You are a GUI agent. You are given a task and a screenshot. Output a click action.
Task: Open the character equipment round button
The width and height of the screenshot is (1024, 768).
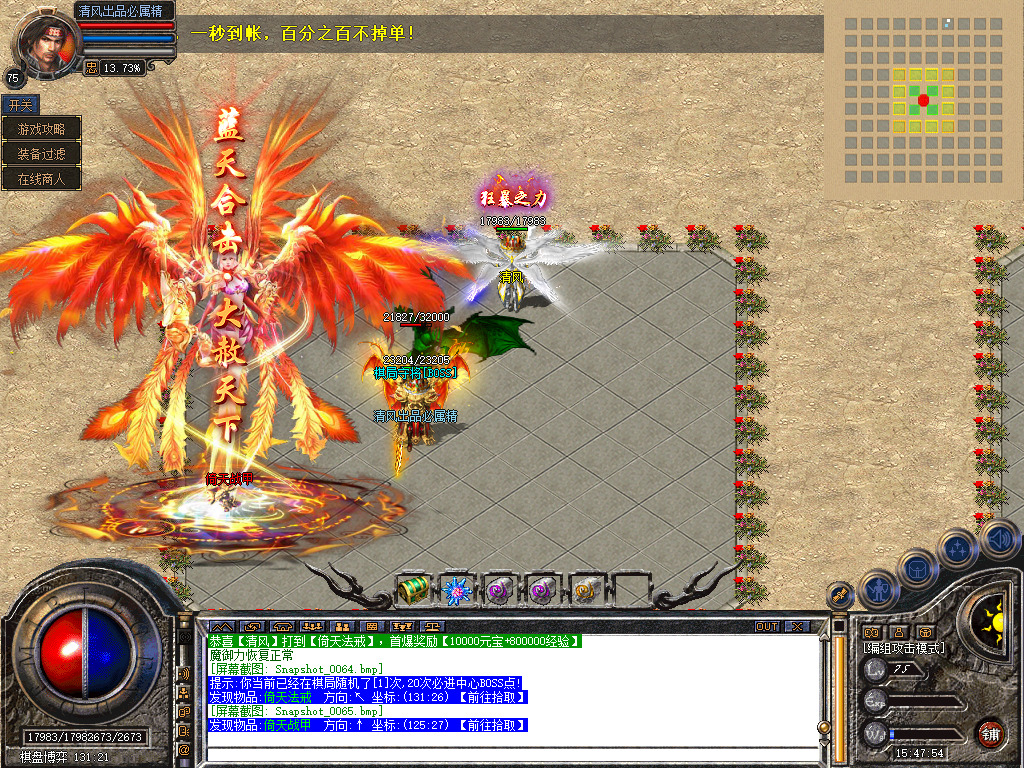pyautogui.click(x=876, y=590)
